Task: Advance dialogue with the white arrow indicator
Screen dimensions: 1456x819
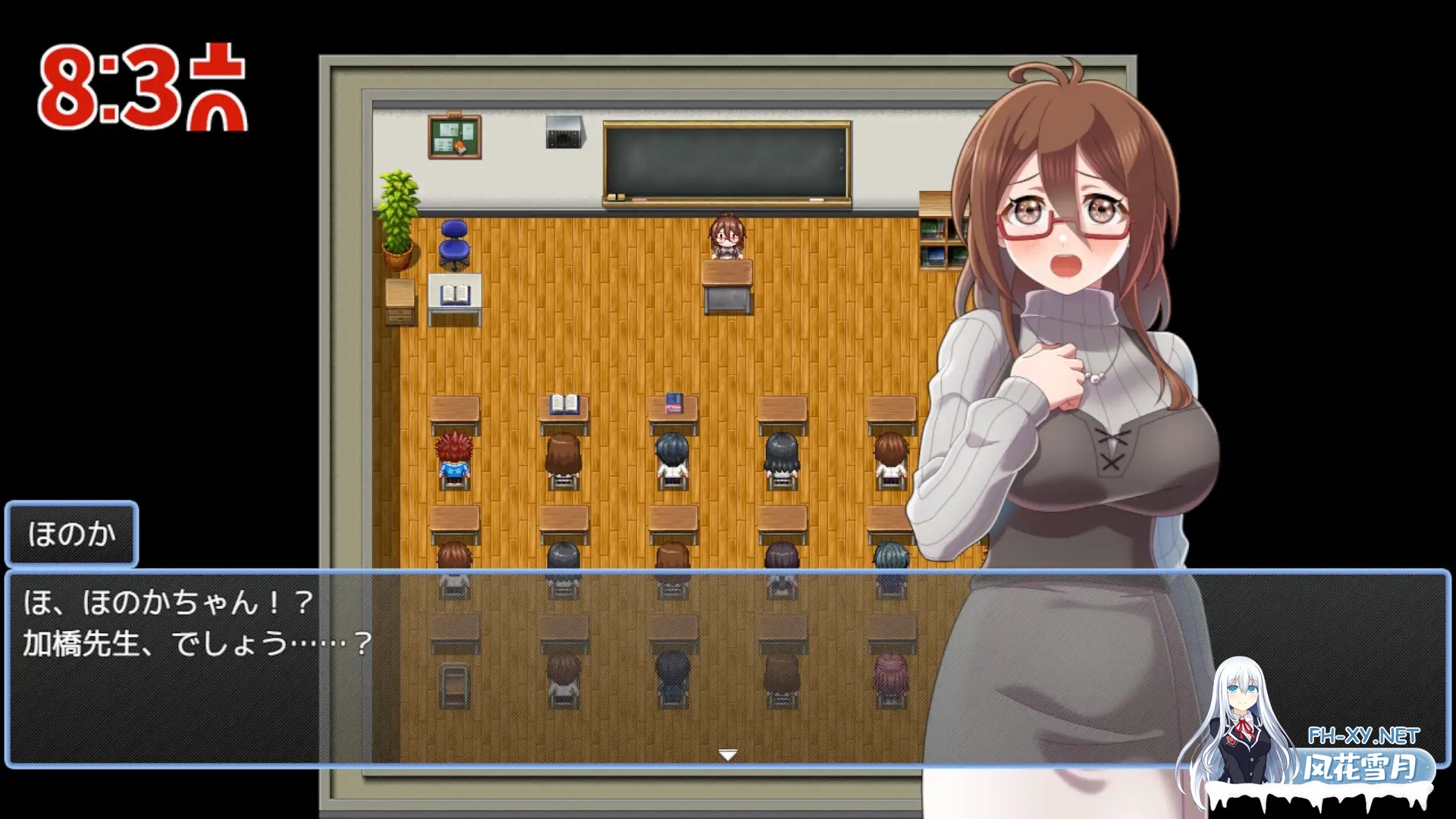Action: point(727,755)
